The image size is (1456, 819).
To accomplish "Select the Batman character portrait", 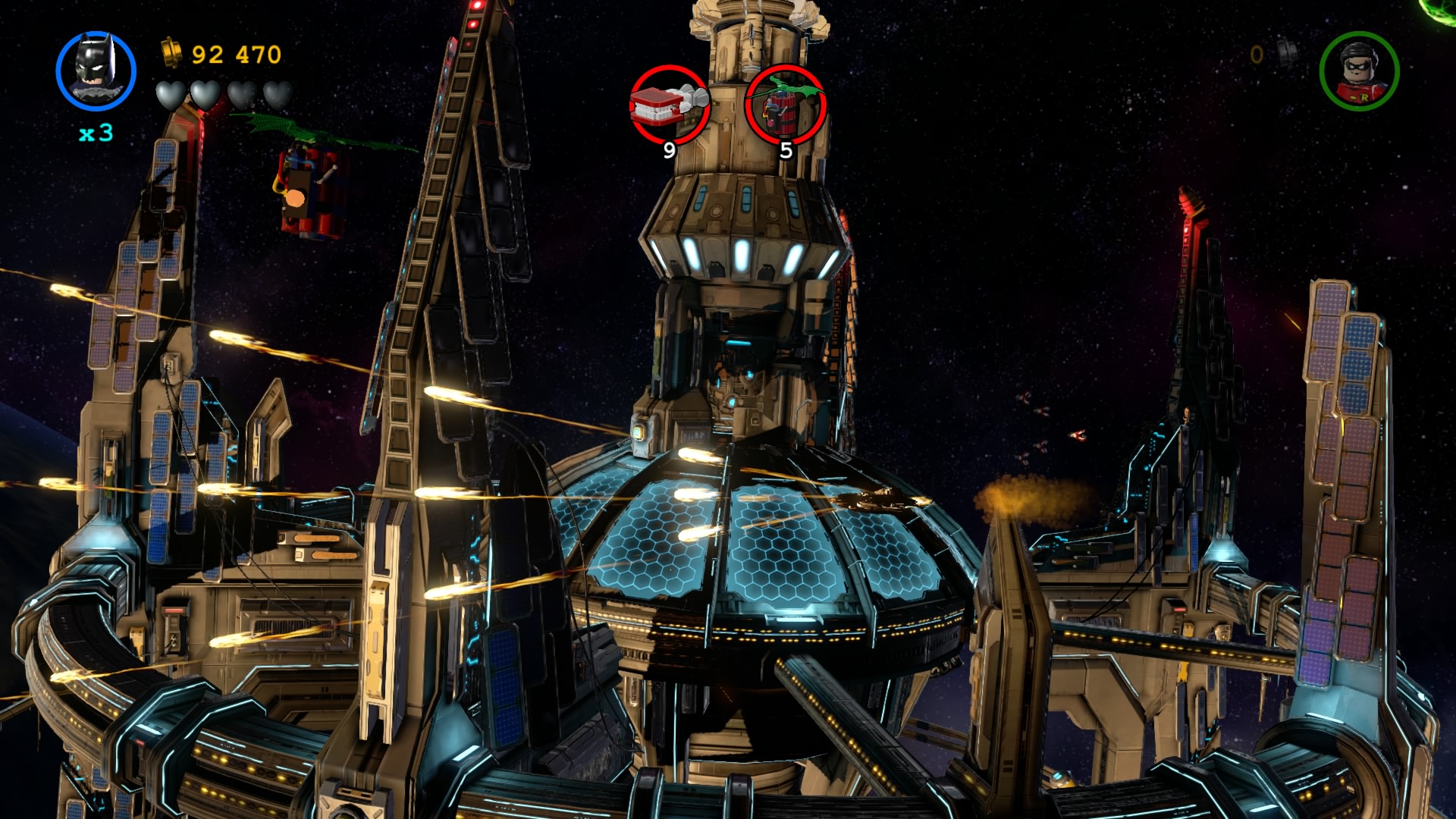I will [x=96, y=71].
